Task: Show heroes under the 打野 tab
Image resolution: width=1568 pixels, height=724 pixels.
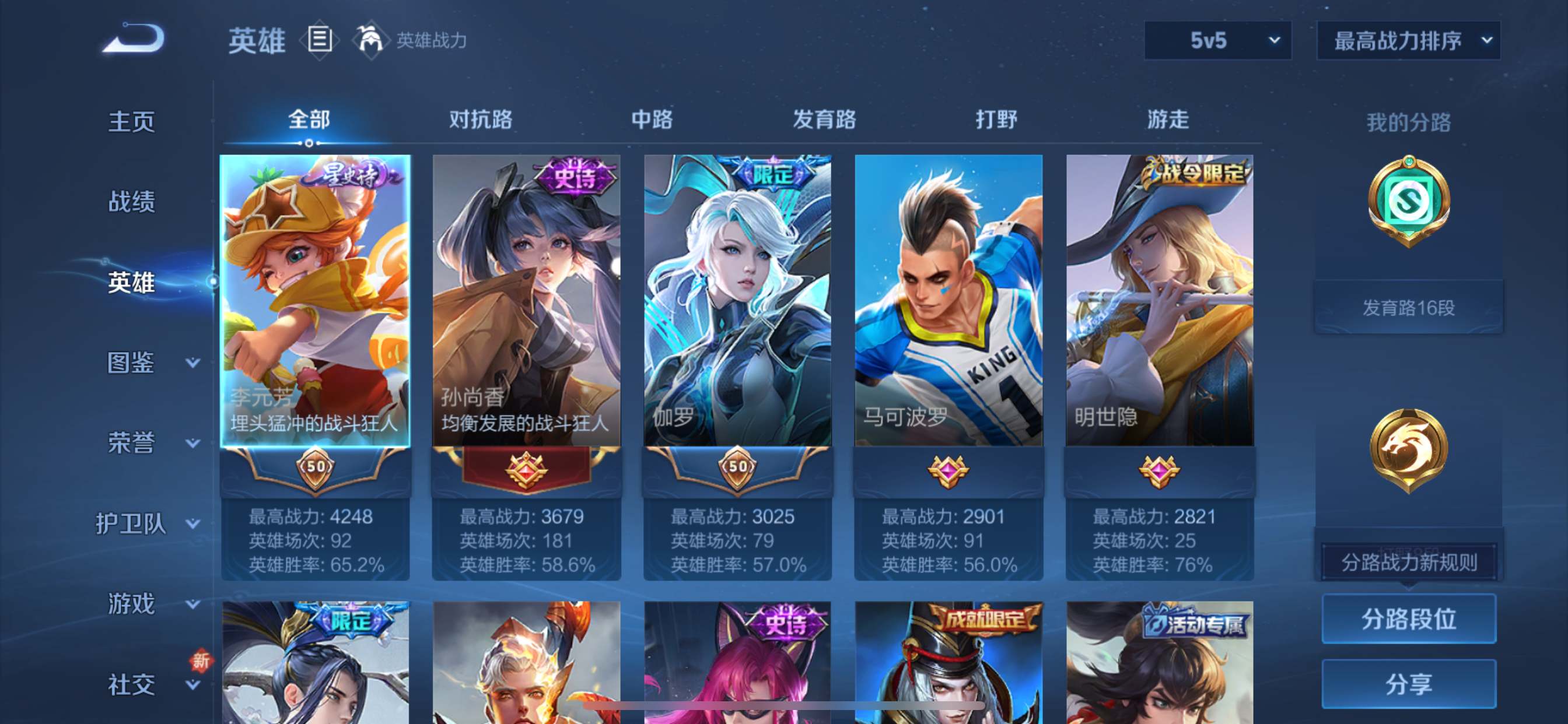Action: (996, 120)
